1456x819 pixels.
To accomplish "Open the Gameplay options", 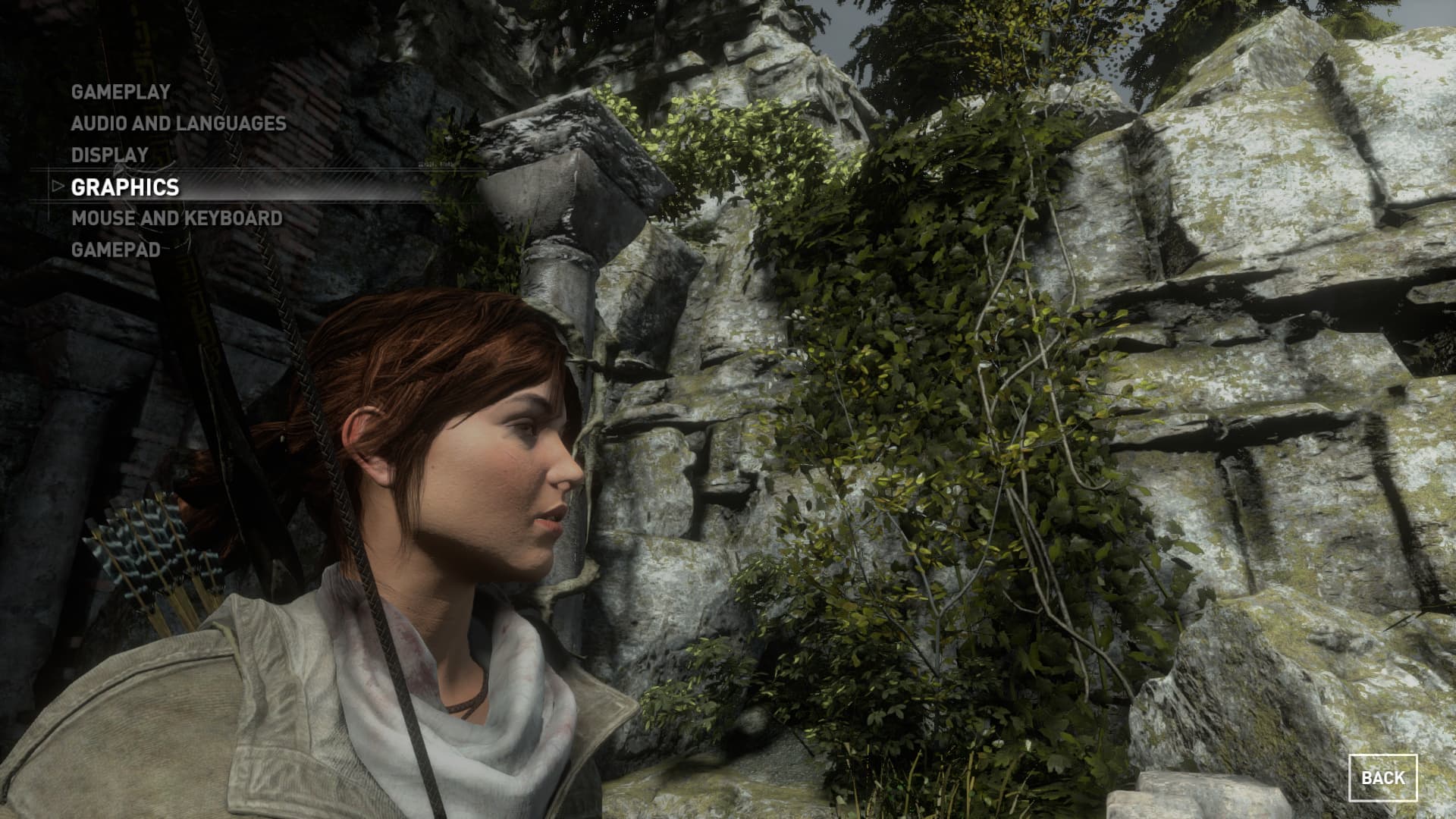I will pyautogui.click(x=121, y=92).
